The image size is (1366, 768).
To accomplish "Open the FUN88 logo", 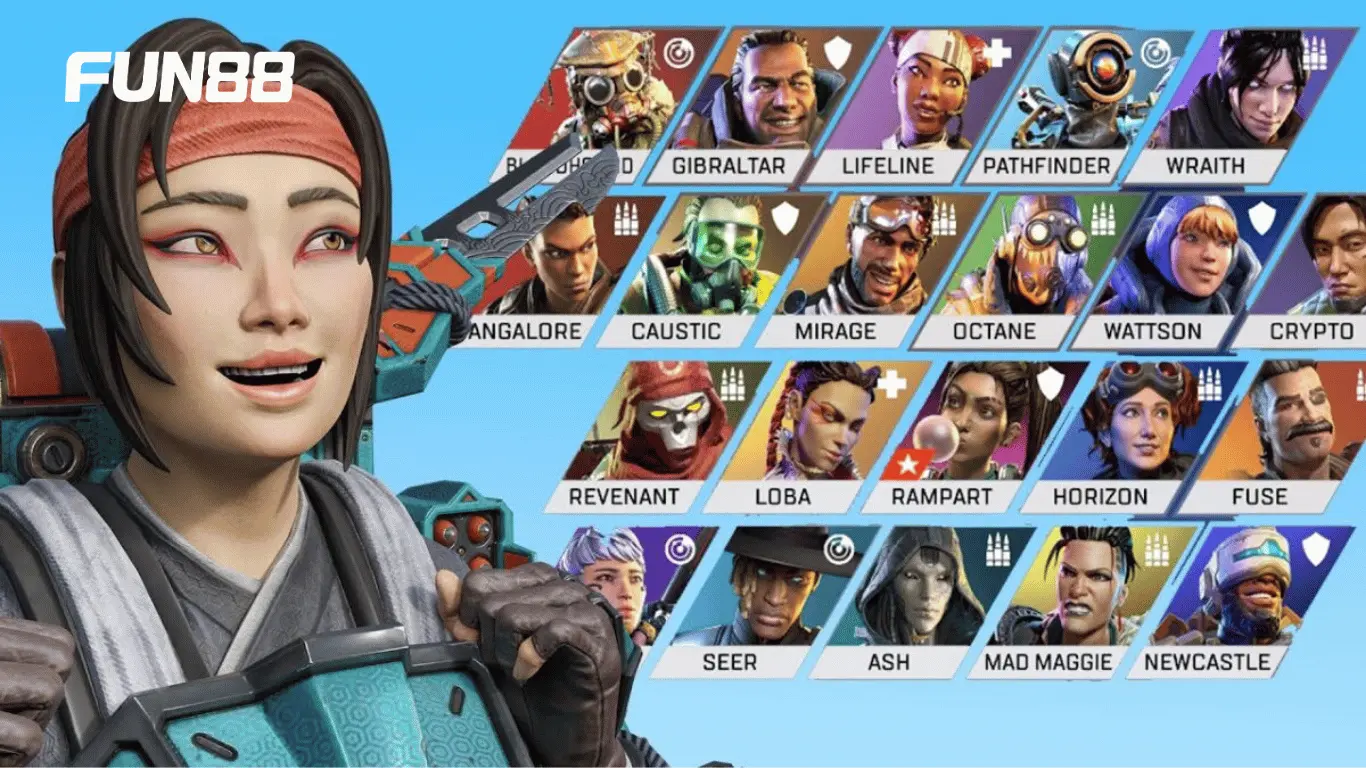I will [178, 75].
